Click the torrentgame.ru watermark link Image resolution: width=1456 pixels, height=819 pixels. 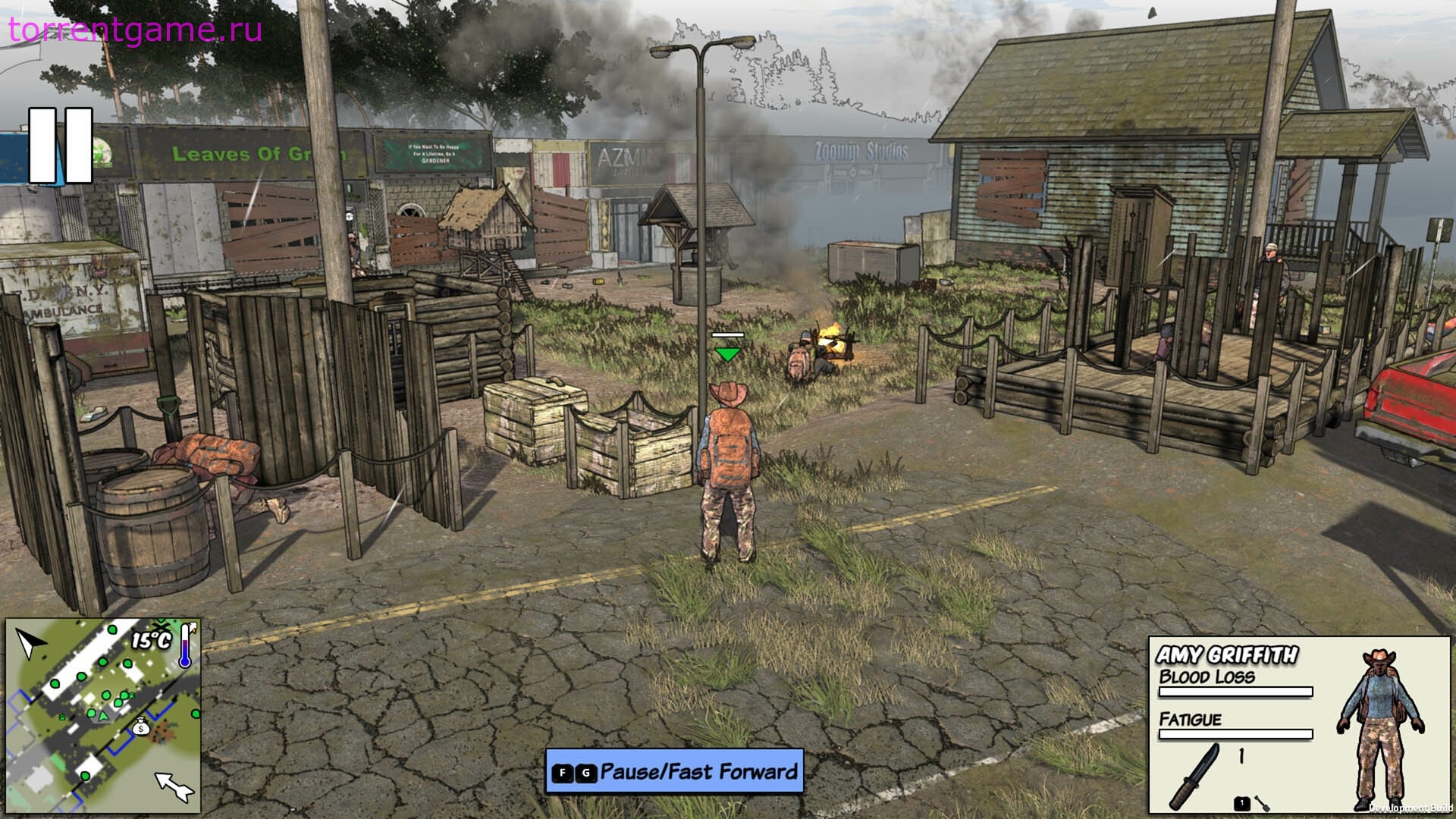pos(136,30)
